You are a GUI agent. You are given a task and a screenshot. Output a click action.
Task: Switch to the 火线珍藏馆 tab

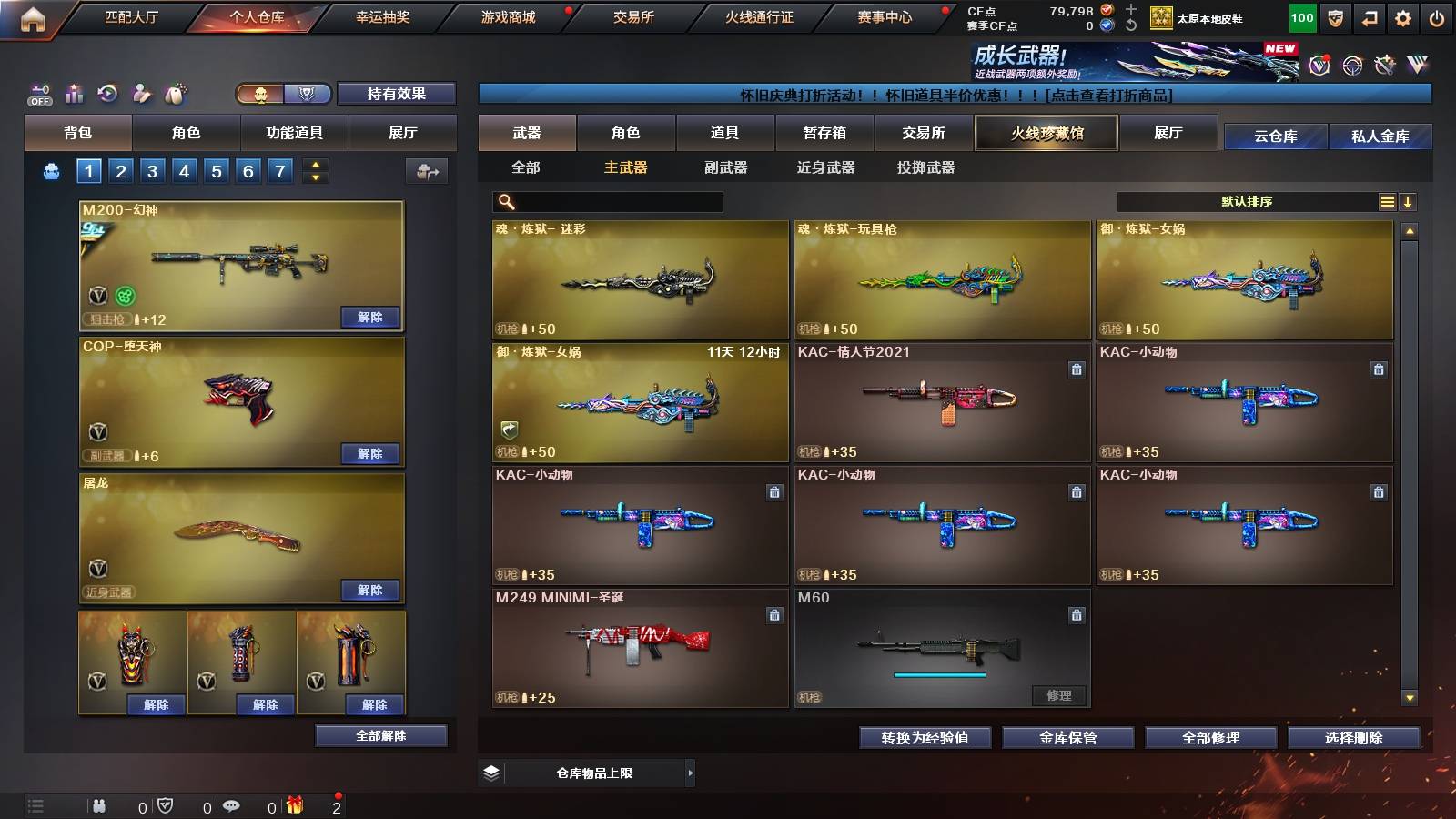point(1046,133)
